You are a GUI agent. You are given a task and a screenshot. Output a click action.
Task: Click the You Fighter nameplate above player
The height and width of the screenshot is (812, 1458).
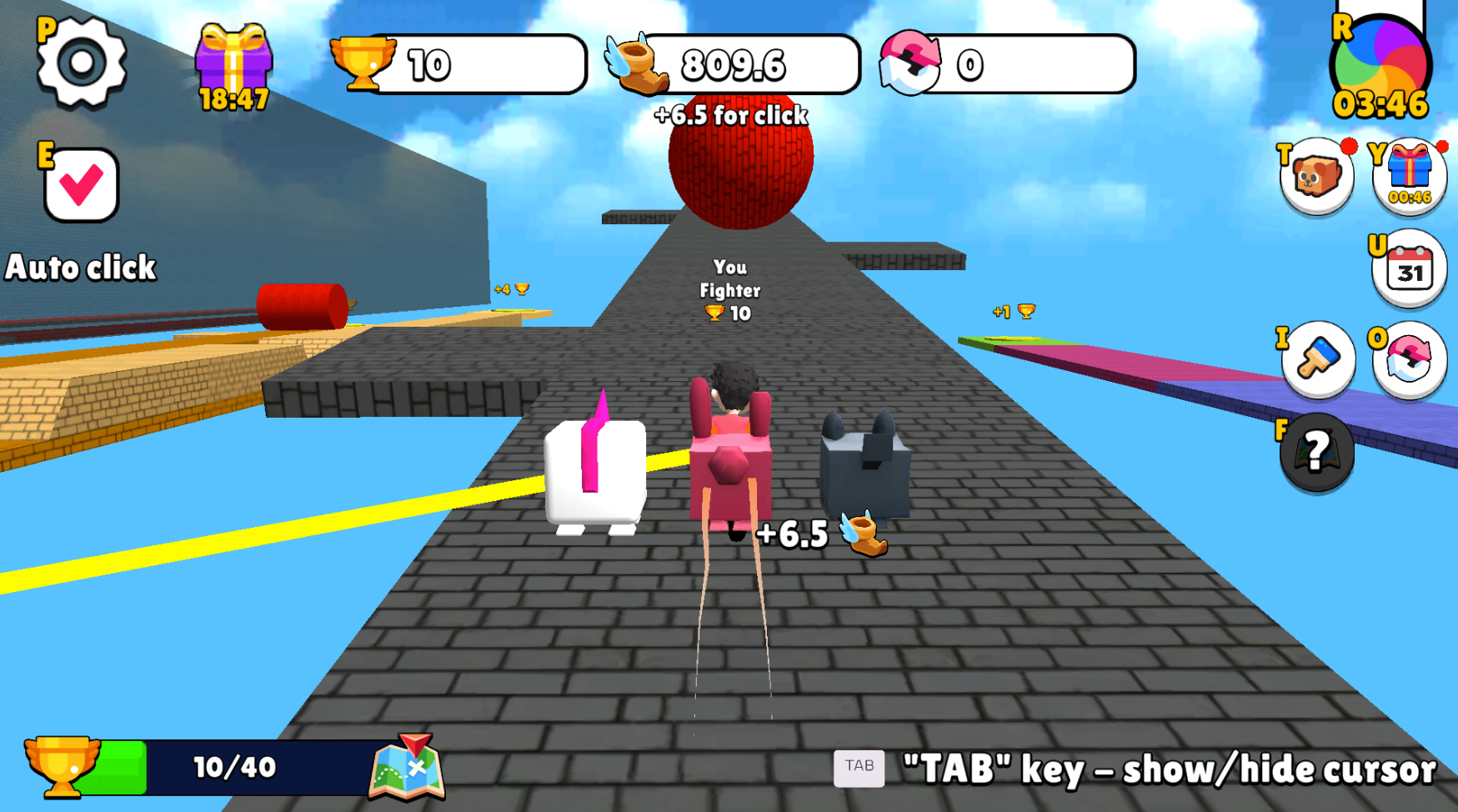click(x=728, y=290)
